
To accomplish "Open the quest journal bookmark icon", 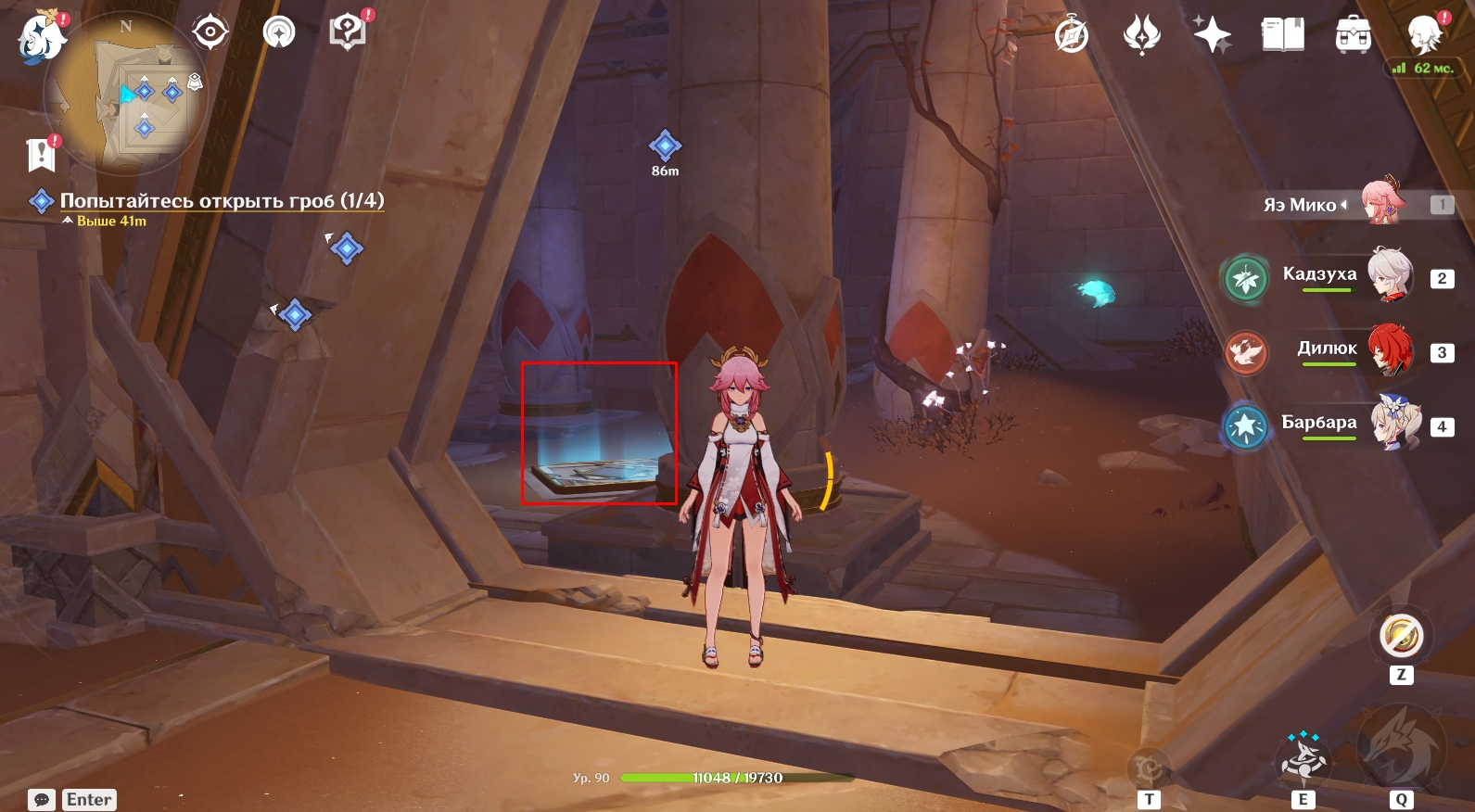I will [41, 155].
